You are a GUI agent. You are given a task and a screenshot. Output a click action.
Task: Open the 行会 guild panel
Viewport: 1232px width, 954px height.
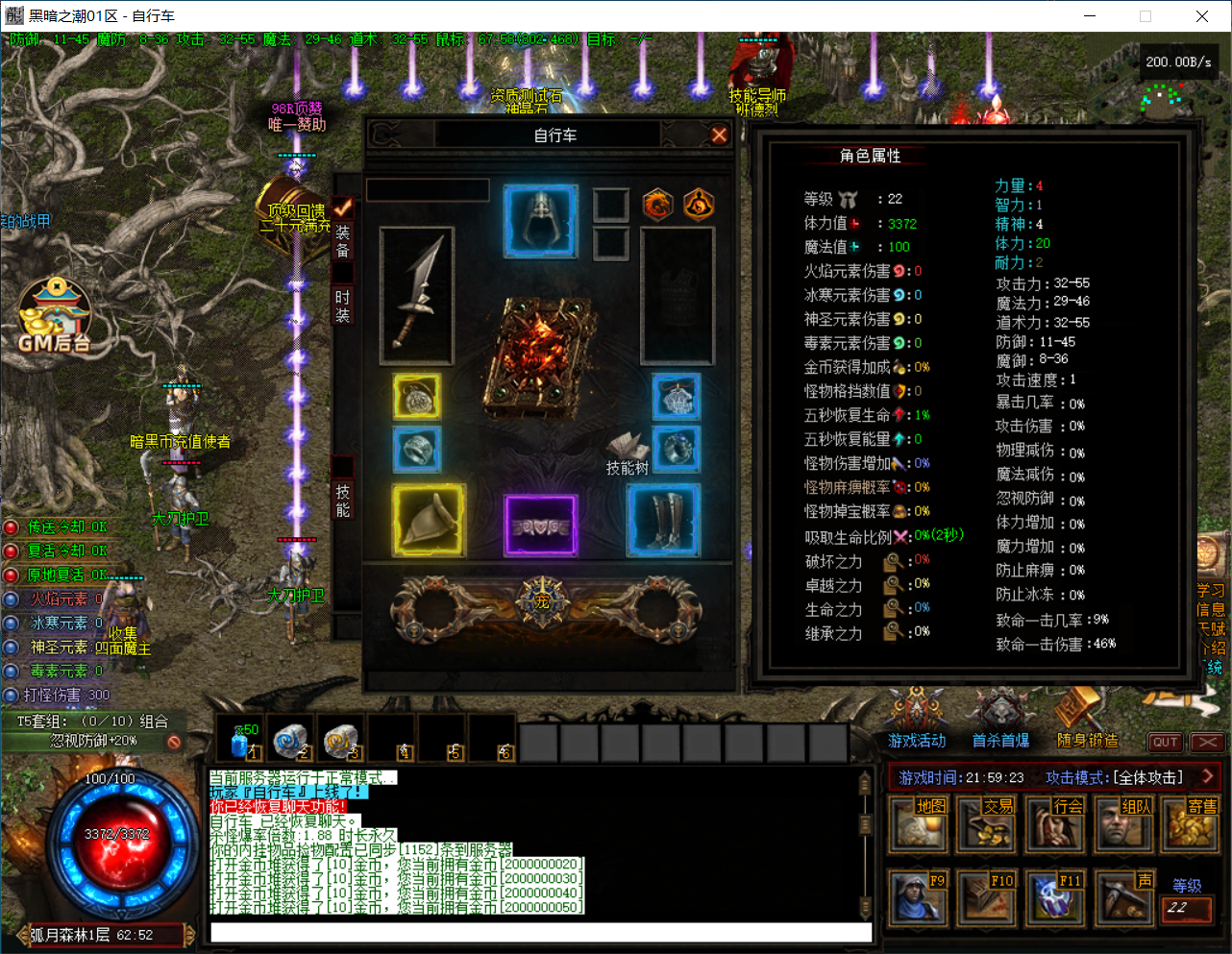(x=1055, y=824)
